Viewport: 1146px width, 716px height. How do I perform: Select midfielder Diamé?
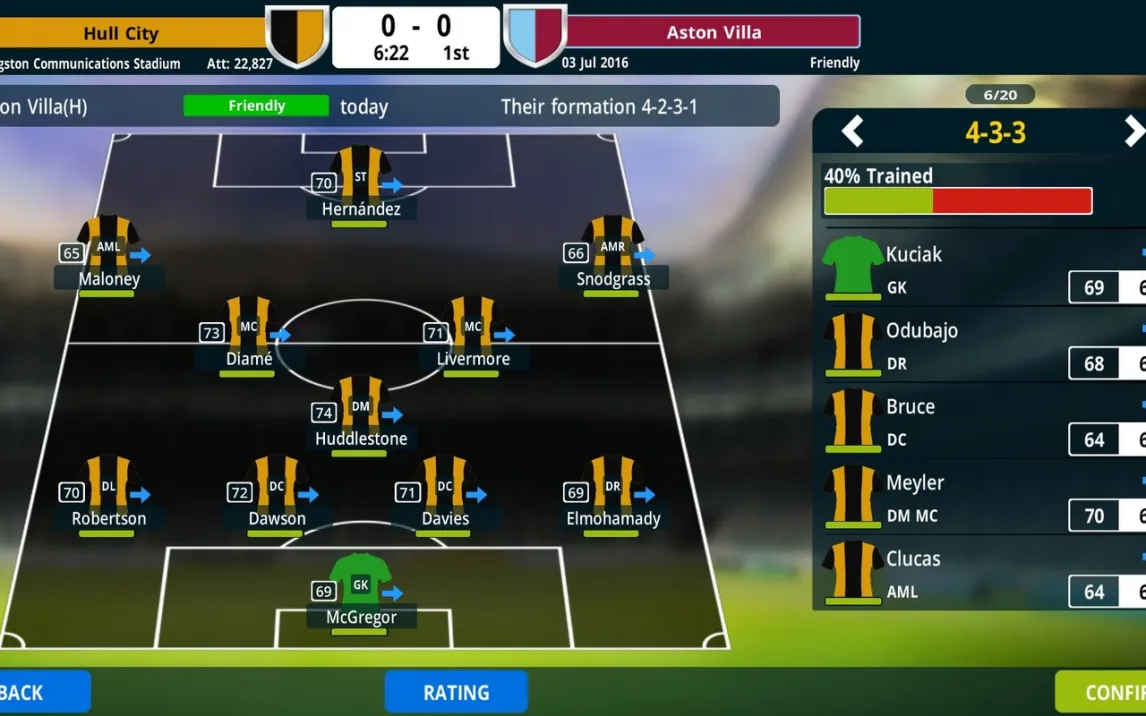pyautogui.click(x=248, y=328)
